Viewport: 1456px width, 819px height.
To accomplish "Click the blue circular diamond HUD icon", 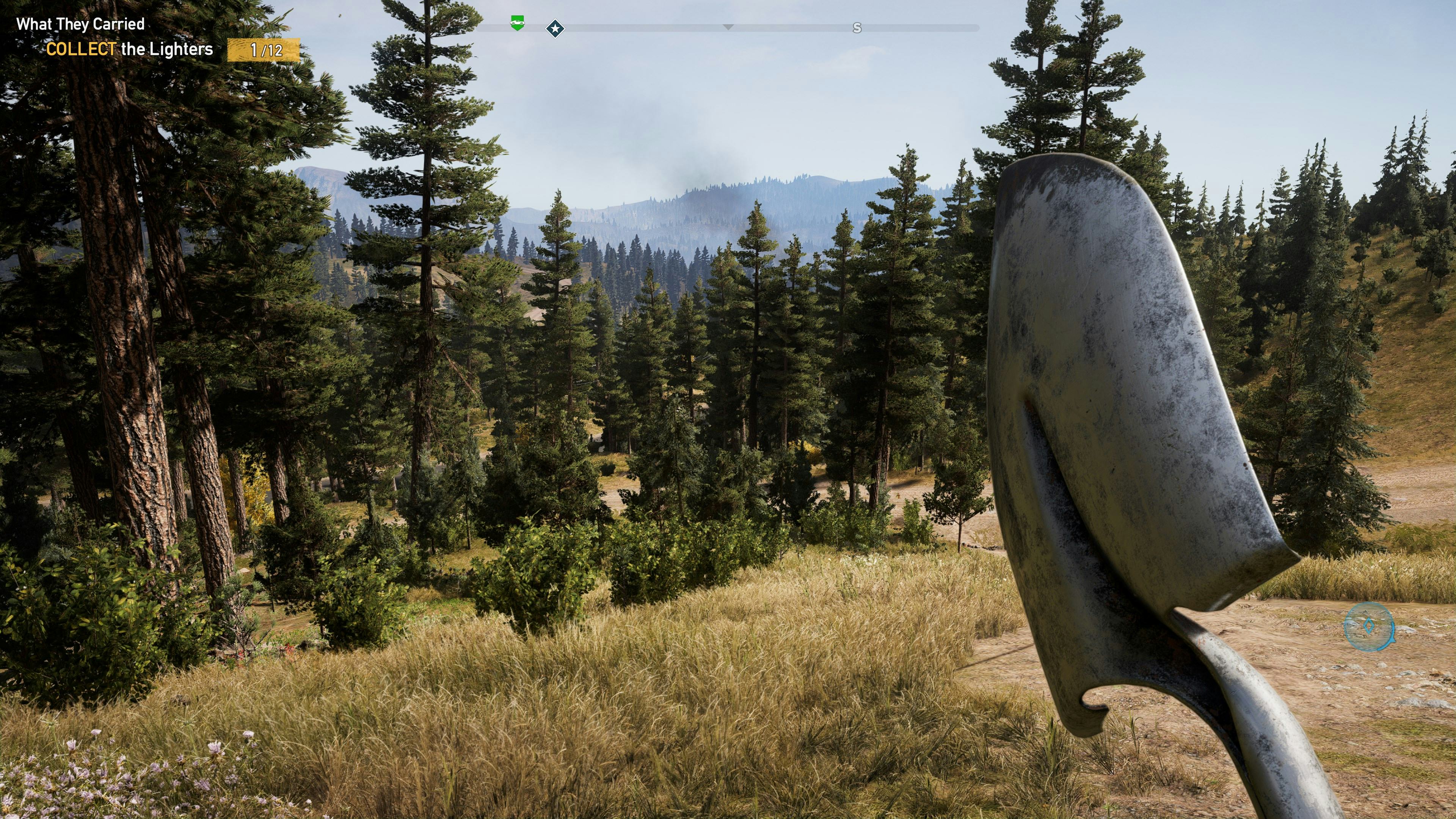I will (1368, 626).
